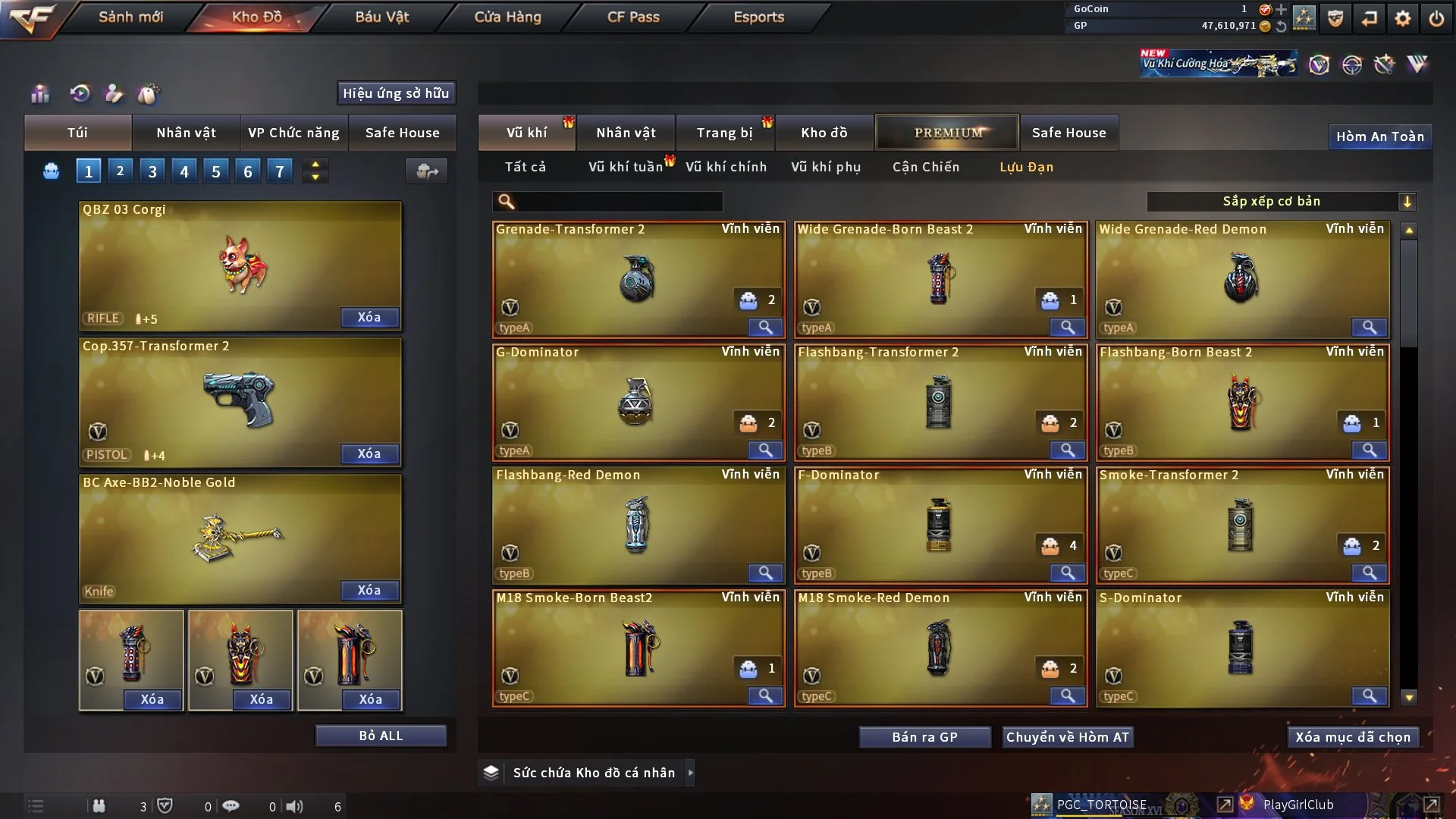The width and height of the screenshot is (1456, 819).
Task: Click the Bỏ ALL button
Action: pos(381,736)
